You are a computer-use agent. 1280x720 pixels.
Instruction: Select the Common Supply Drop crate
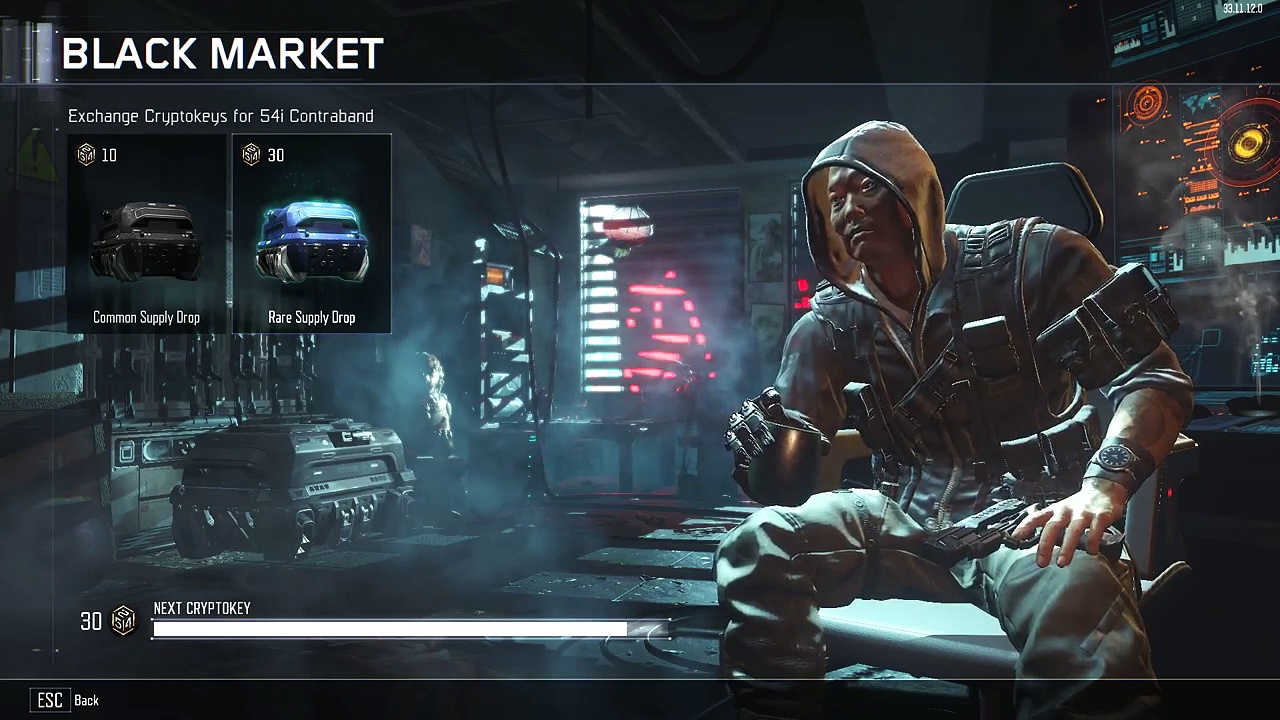(147, 235)
